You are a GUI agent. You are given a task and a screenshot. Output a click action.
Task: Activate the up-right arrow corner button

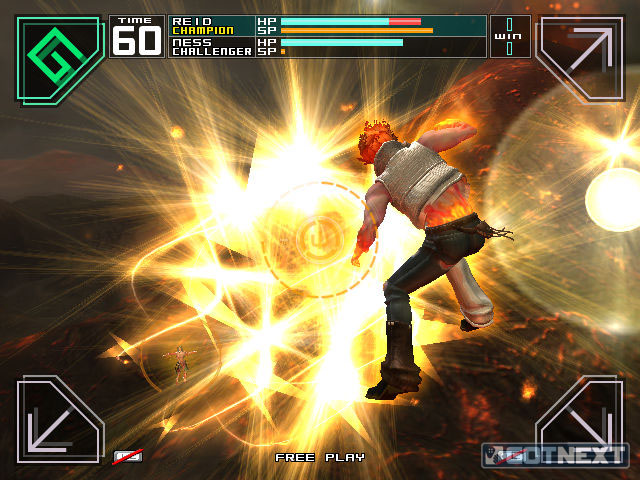click(x=579, y=58)
